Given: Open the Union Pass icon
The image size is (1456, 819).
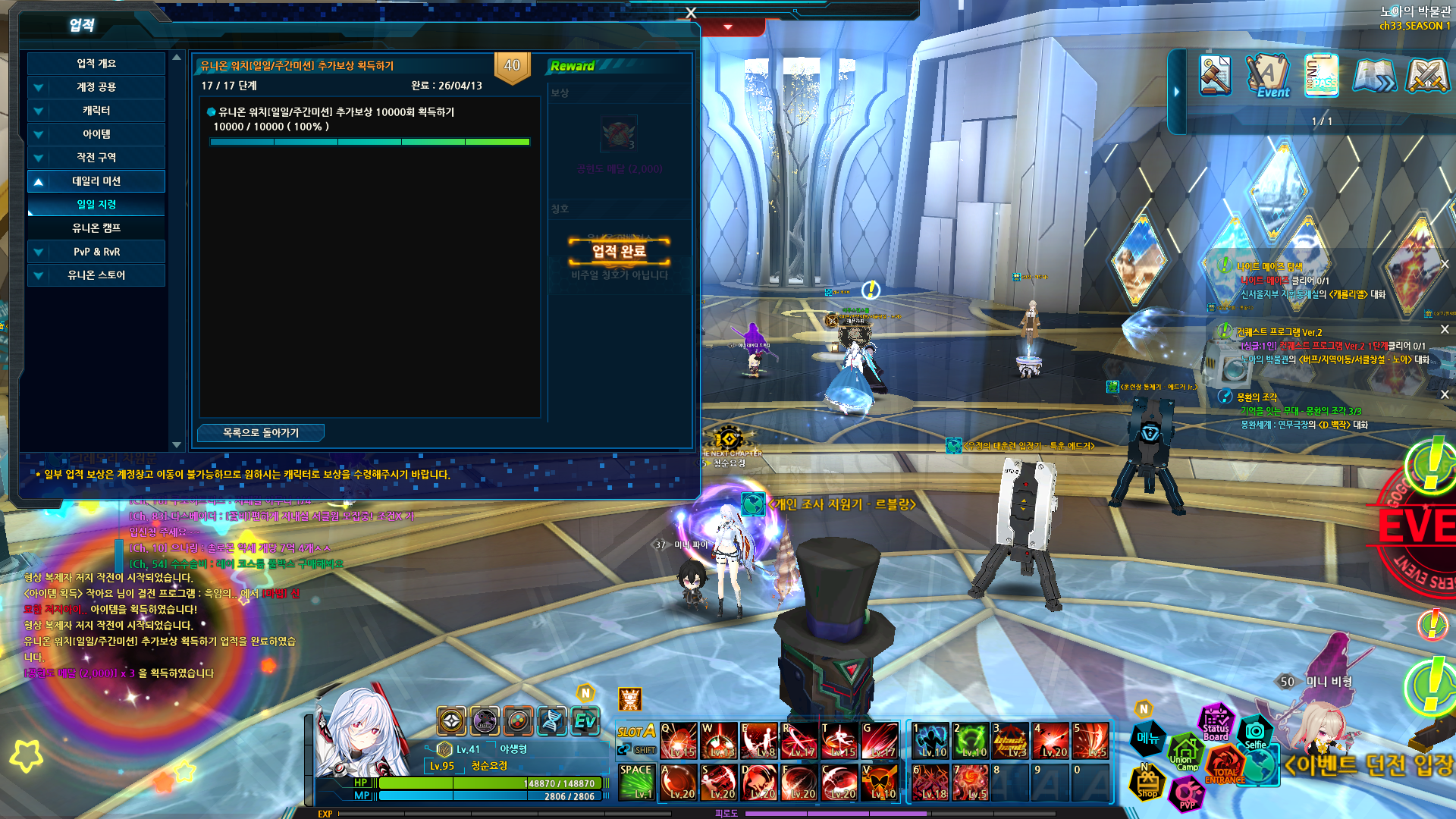Looking at the screenshot, I should [1321, 76].
